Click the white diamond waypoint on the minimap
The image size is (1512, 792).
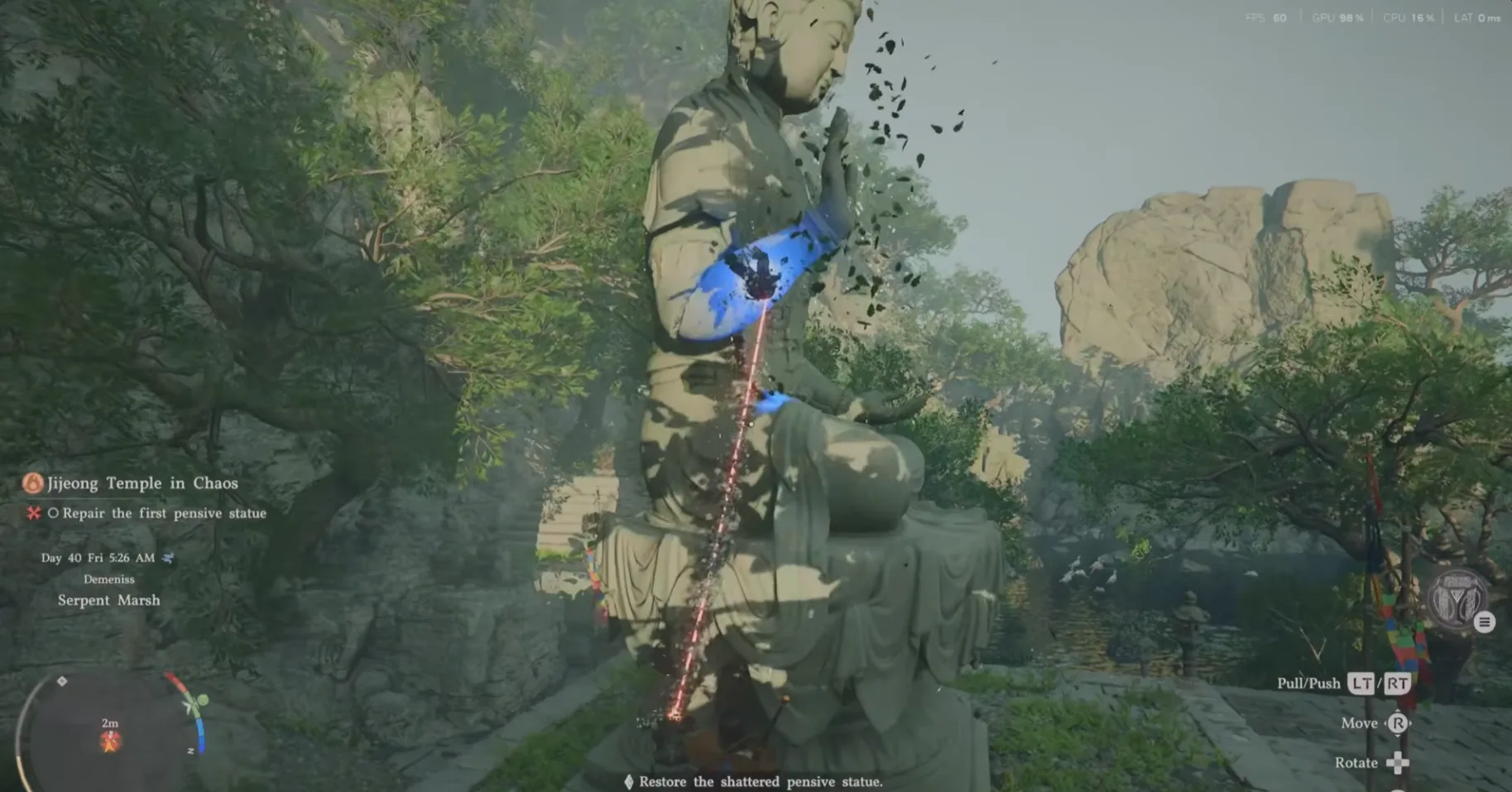(62, 682)
